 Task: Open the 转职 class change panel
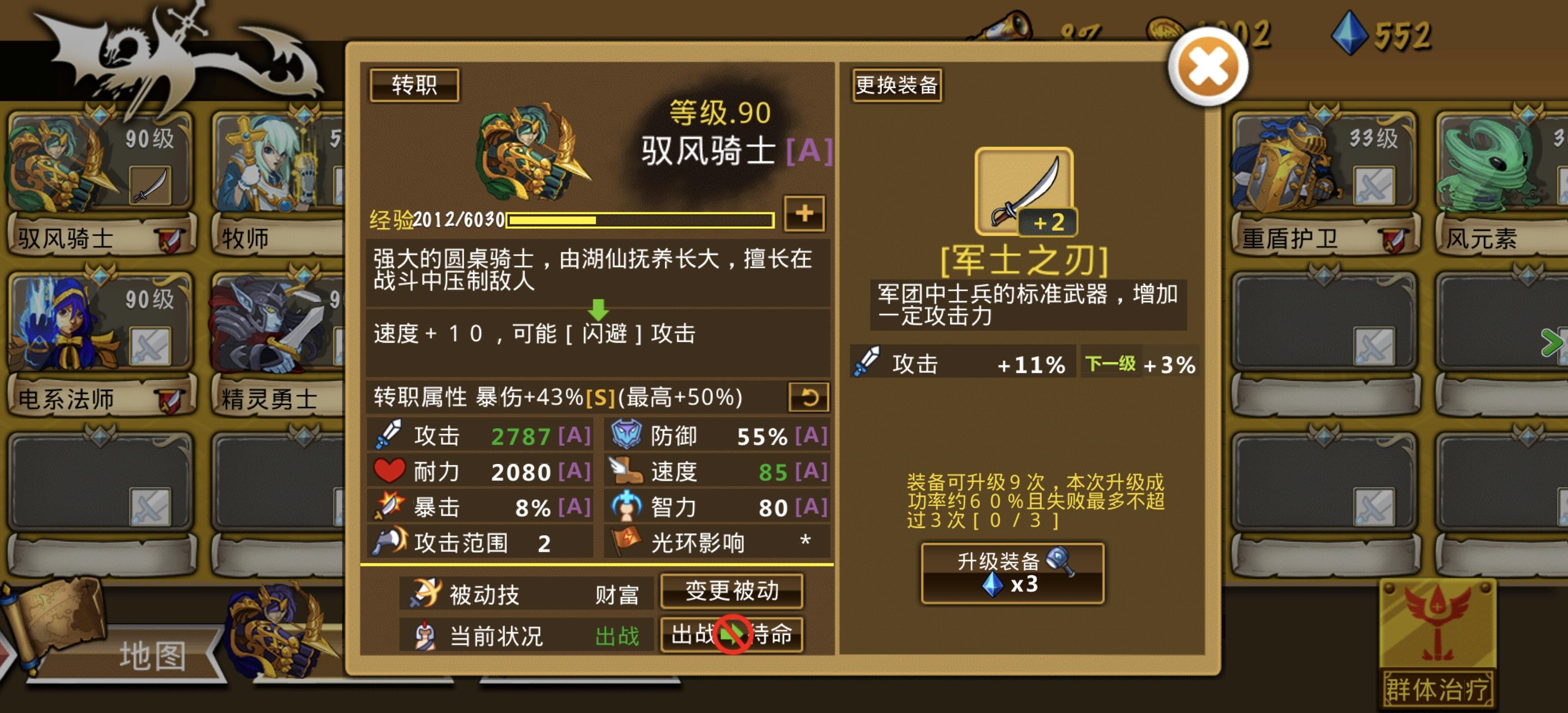417,85
